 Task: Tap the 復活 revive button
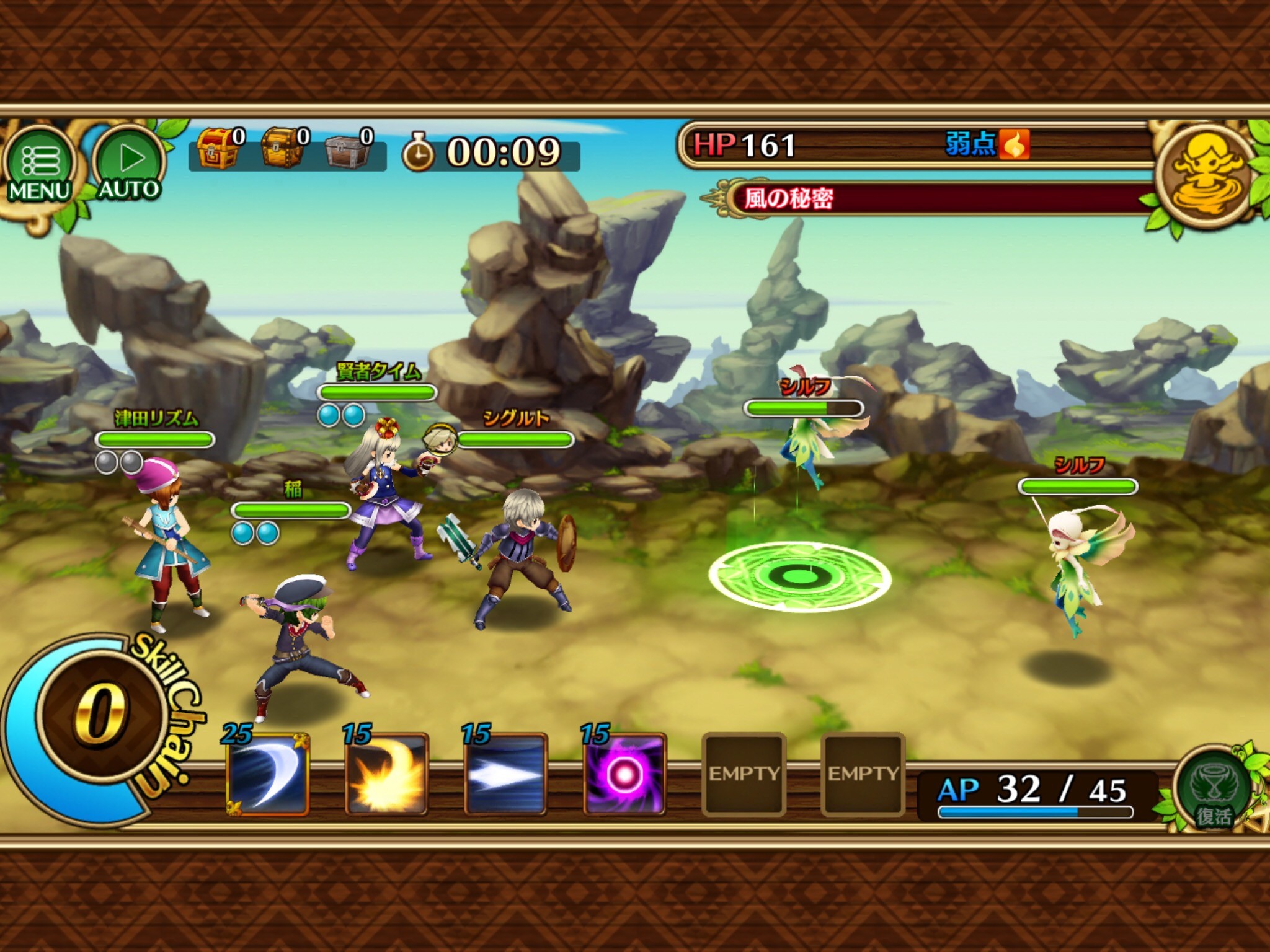(x=1214, y=791)
